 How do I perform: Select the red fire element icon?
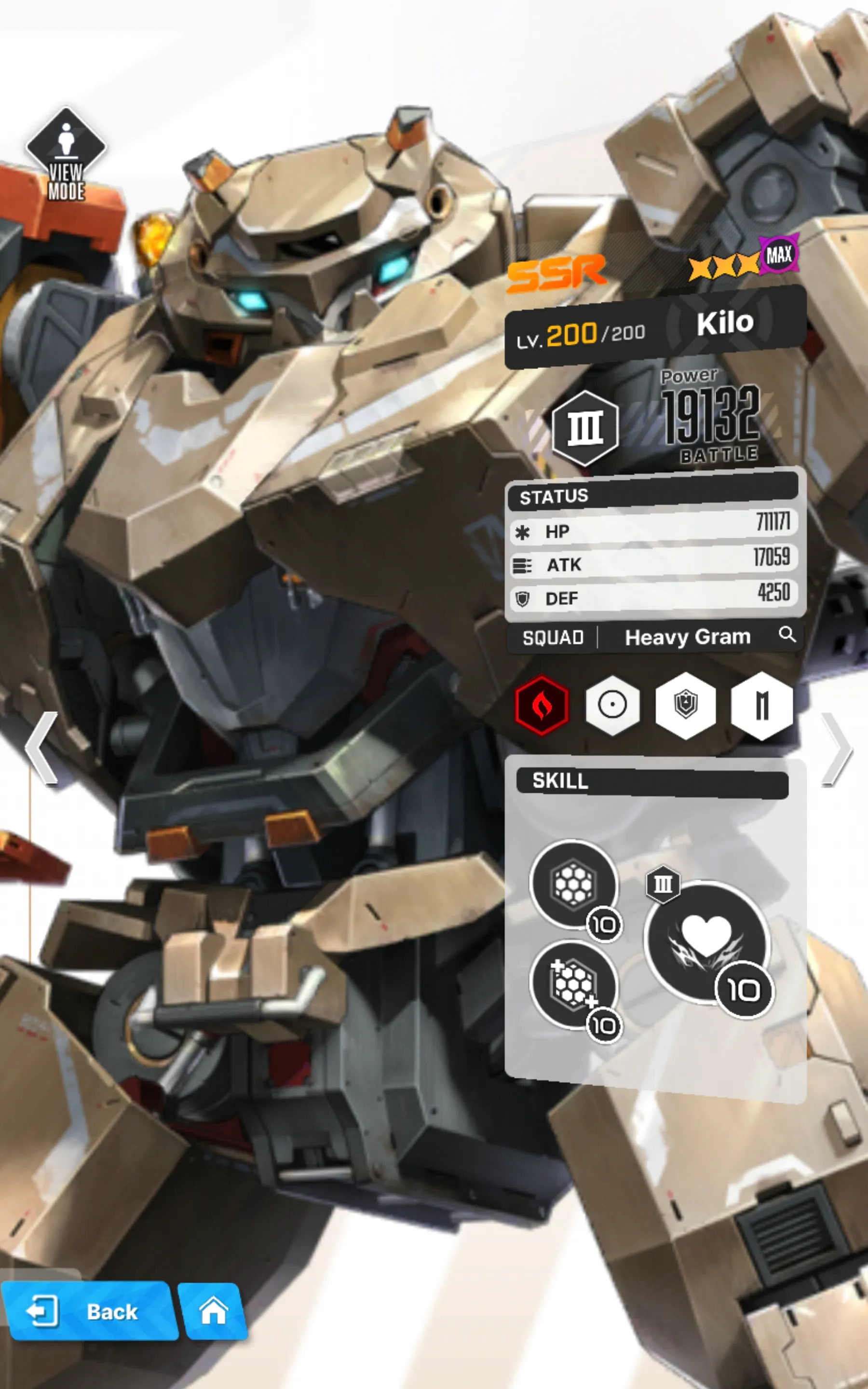tap(542, 706)
